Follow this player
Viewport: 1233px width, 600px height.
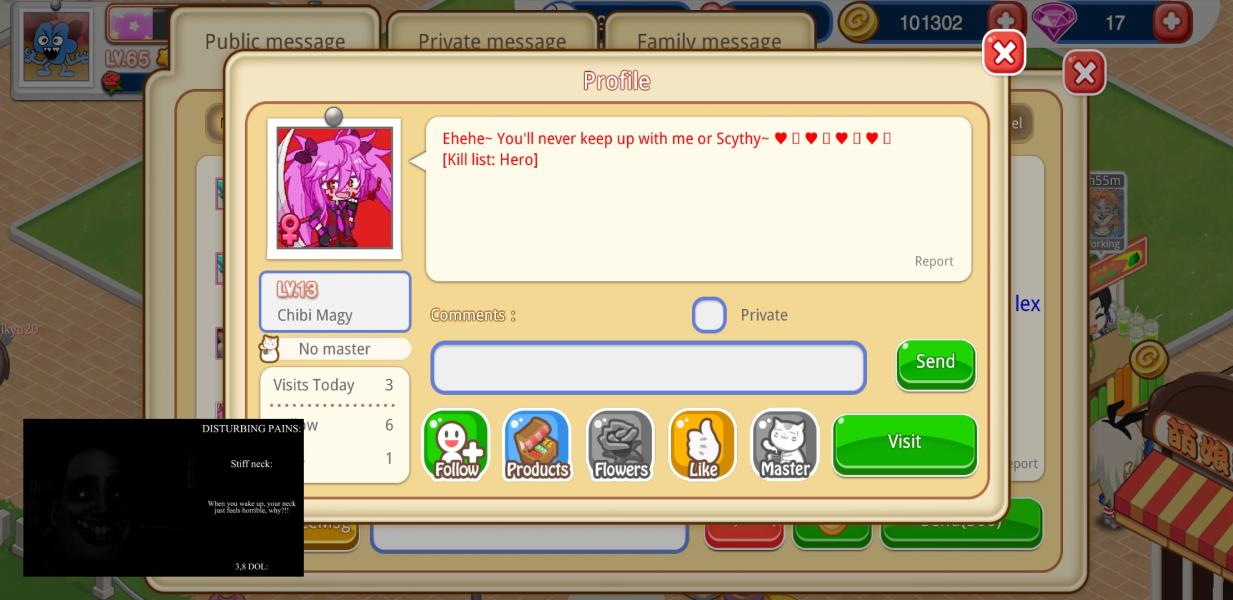(x=456, y=445)
